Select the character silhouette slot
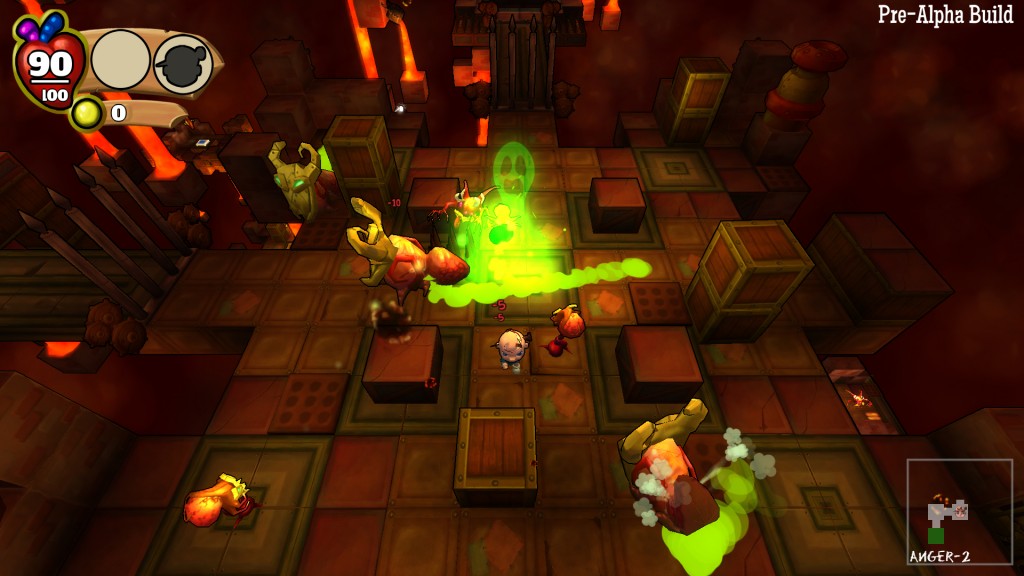 pos(182,63)
